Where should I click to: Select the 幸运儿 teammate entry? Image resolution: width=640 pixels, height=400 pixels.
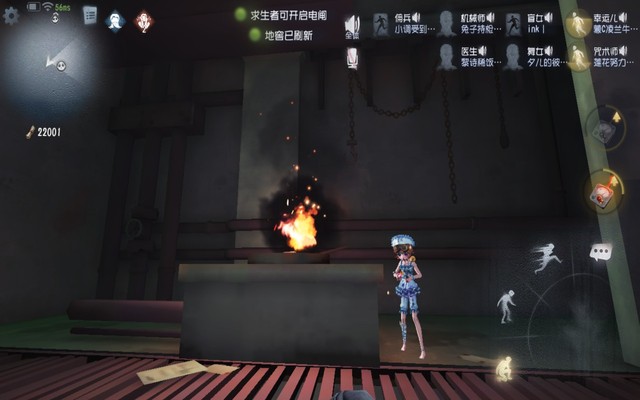tap(600, 24)
